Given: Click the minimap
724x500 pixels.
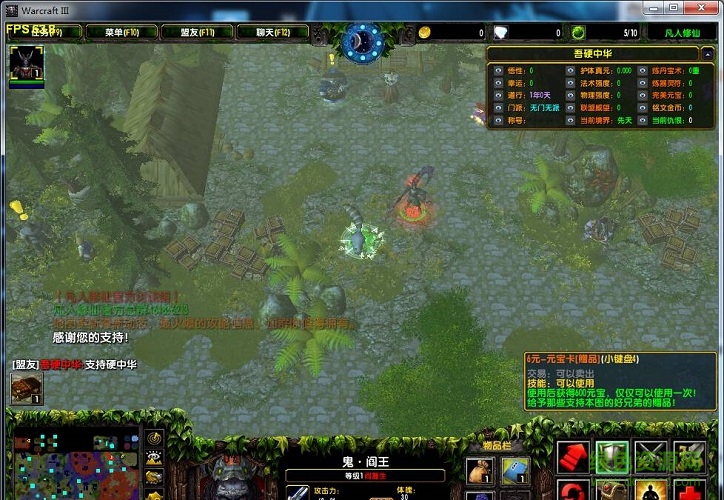Looking at the screenshot, I should coord(74,466).
